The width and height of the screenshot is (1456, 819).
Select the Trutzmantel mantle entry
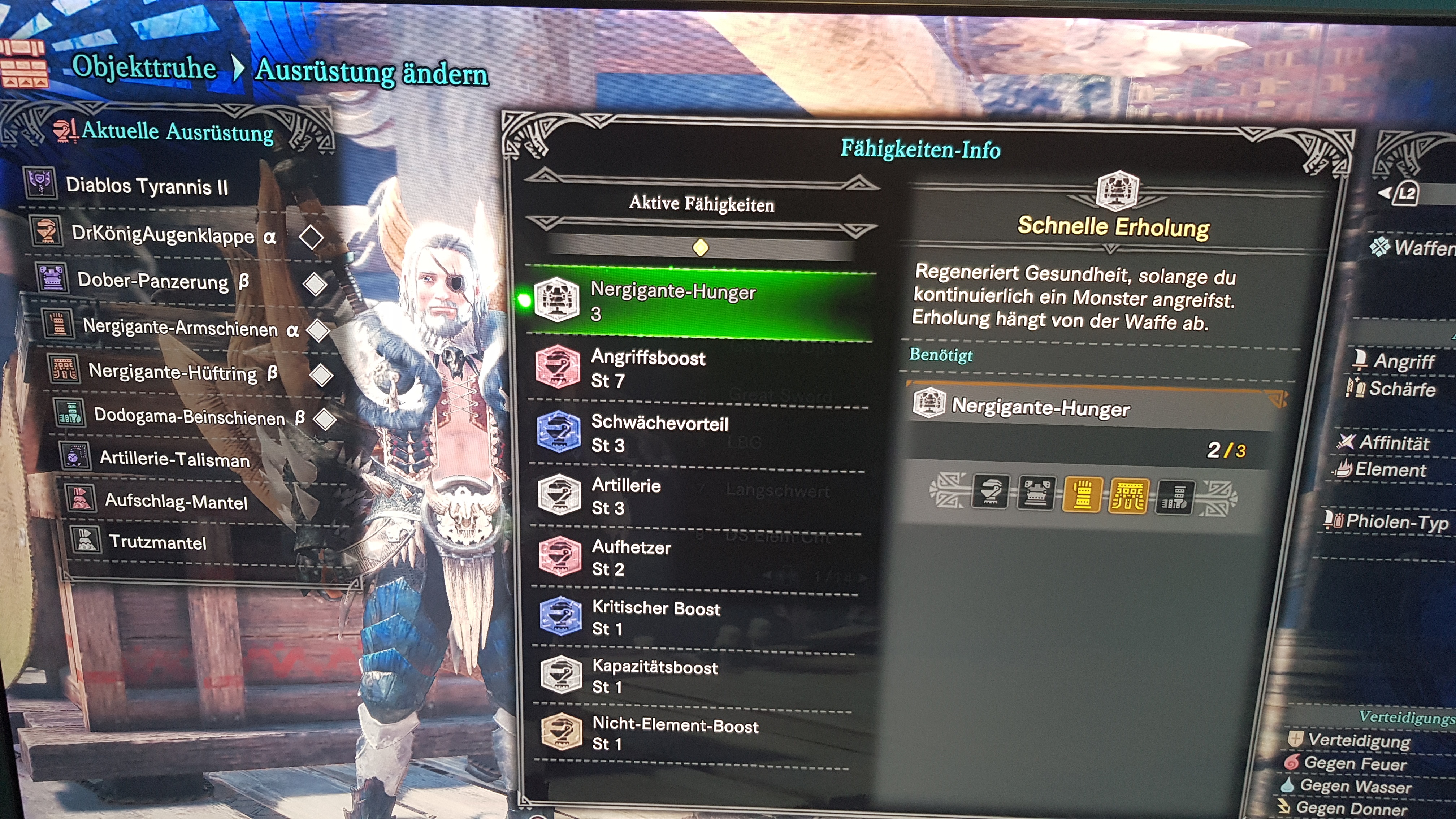[157, 542]
